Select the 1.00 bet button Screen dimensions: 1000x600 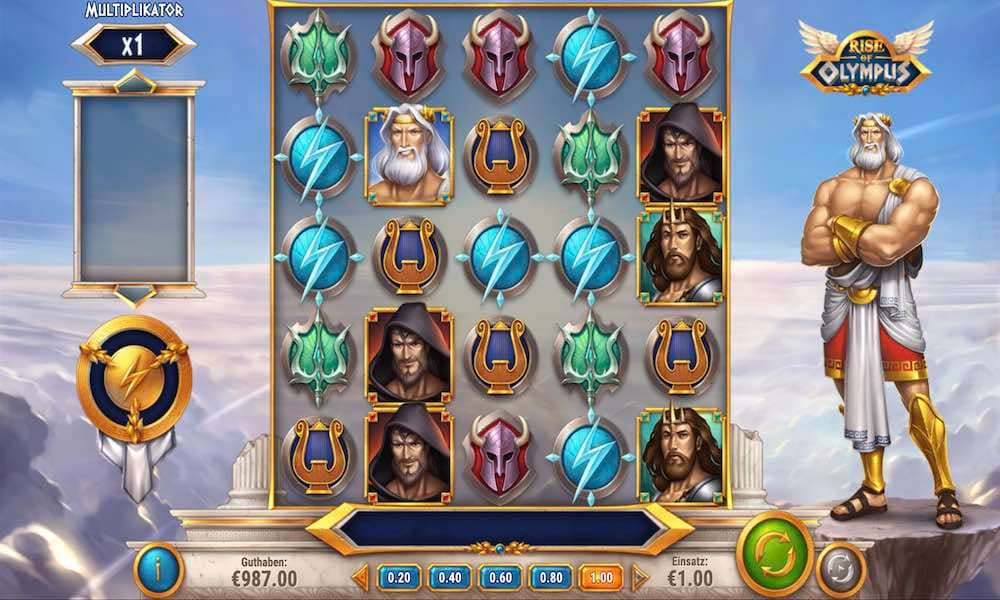point(600,577)
